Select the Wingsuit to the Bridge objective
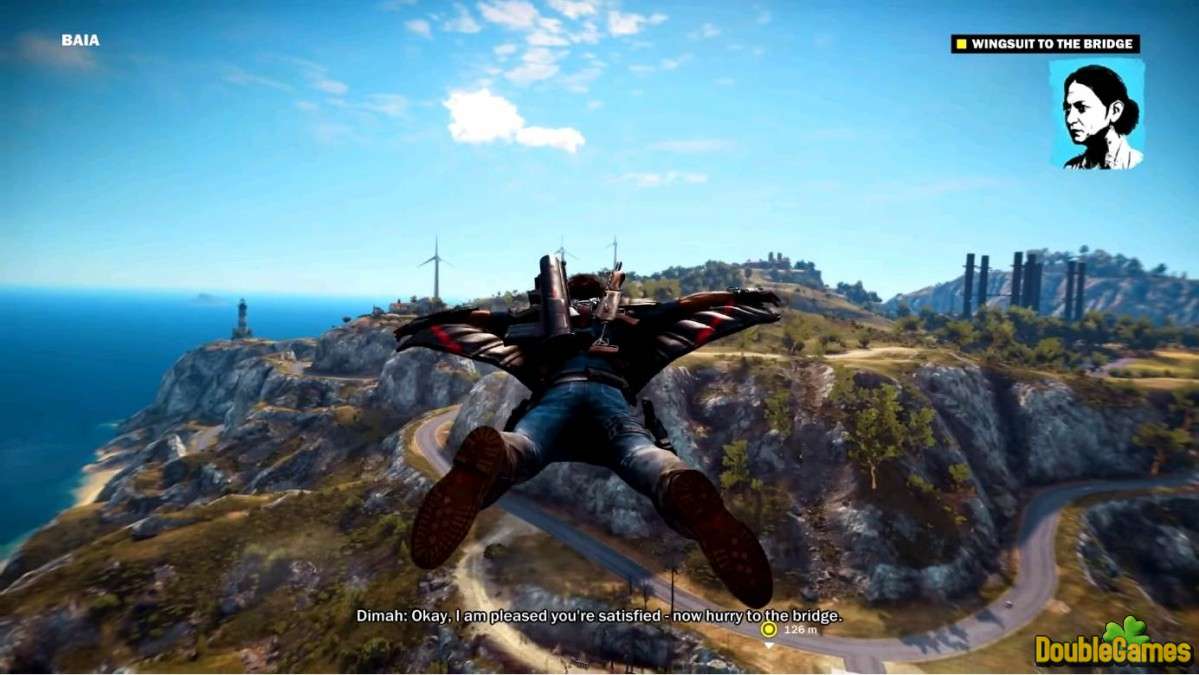The image size is (1199, 675). pyautogui.click(x=1045, y=44)
